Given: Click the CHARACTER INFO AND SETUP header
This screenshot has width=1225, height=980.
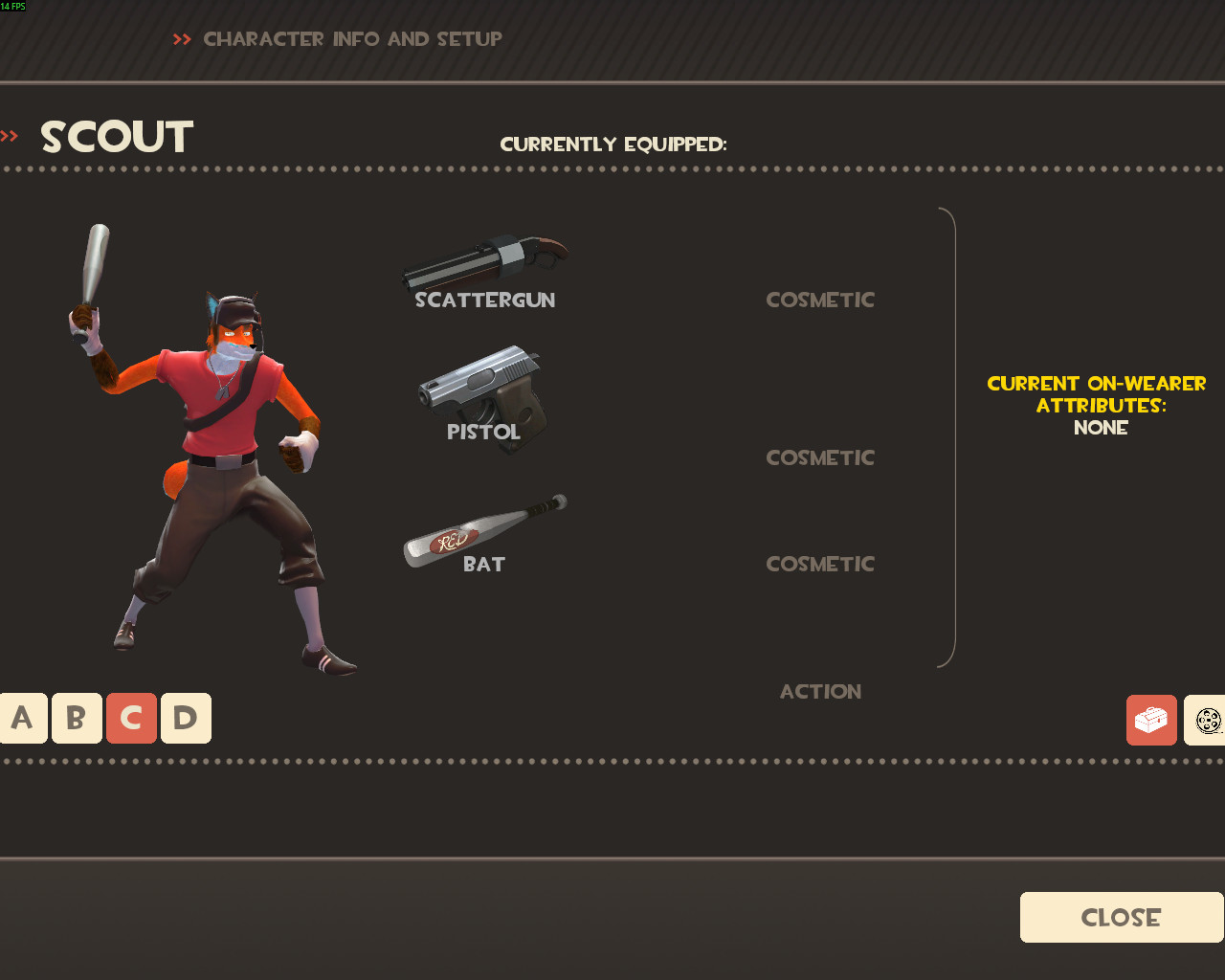Looking at the screenshot, I should (x=352, y=39).
